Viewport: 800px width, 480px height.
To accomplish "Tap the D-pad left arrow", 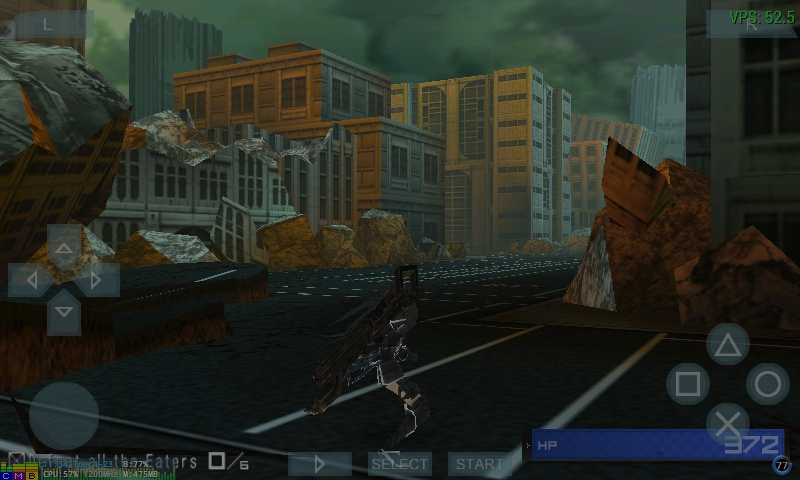I will [x=30, y=280].
